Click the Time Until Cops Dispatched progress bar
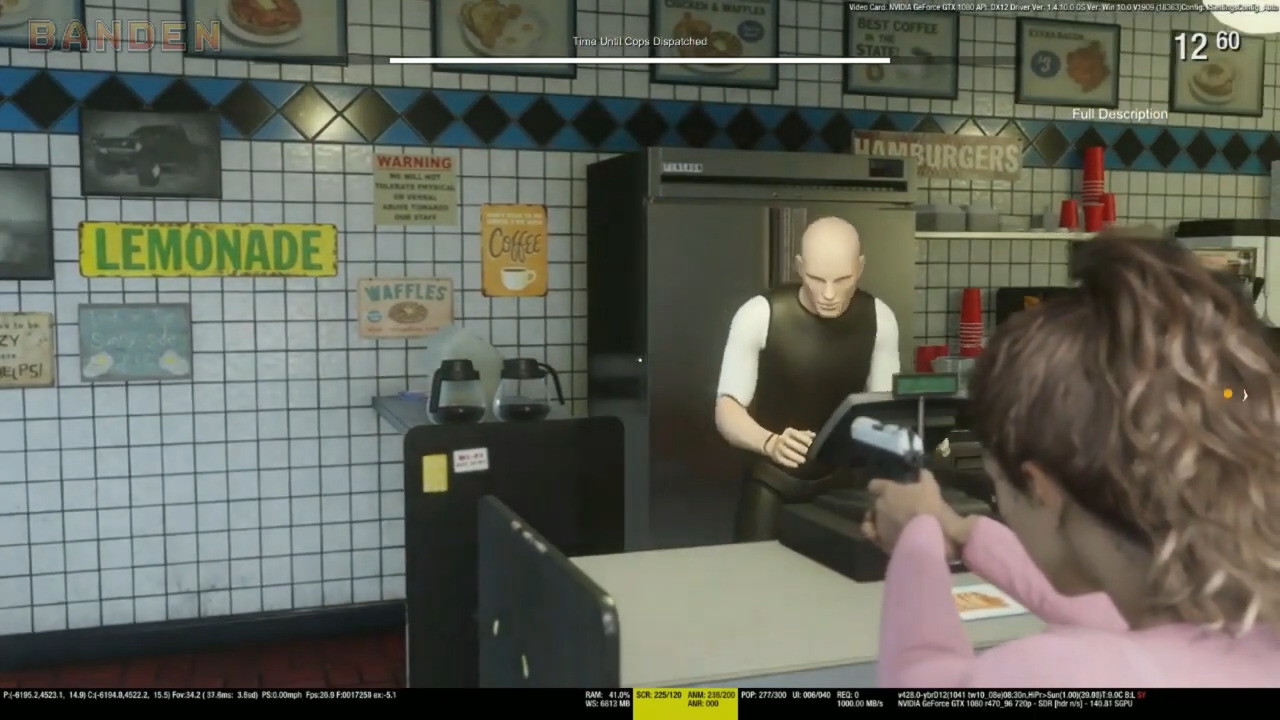The height and width of the screenshot is (720, 1280). coord(639,61)
